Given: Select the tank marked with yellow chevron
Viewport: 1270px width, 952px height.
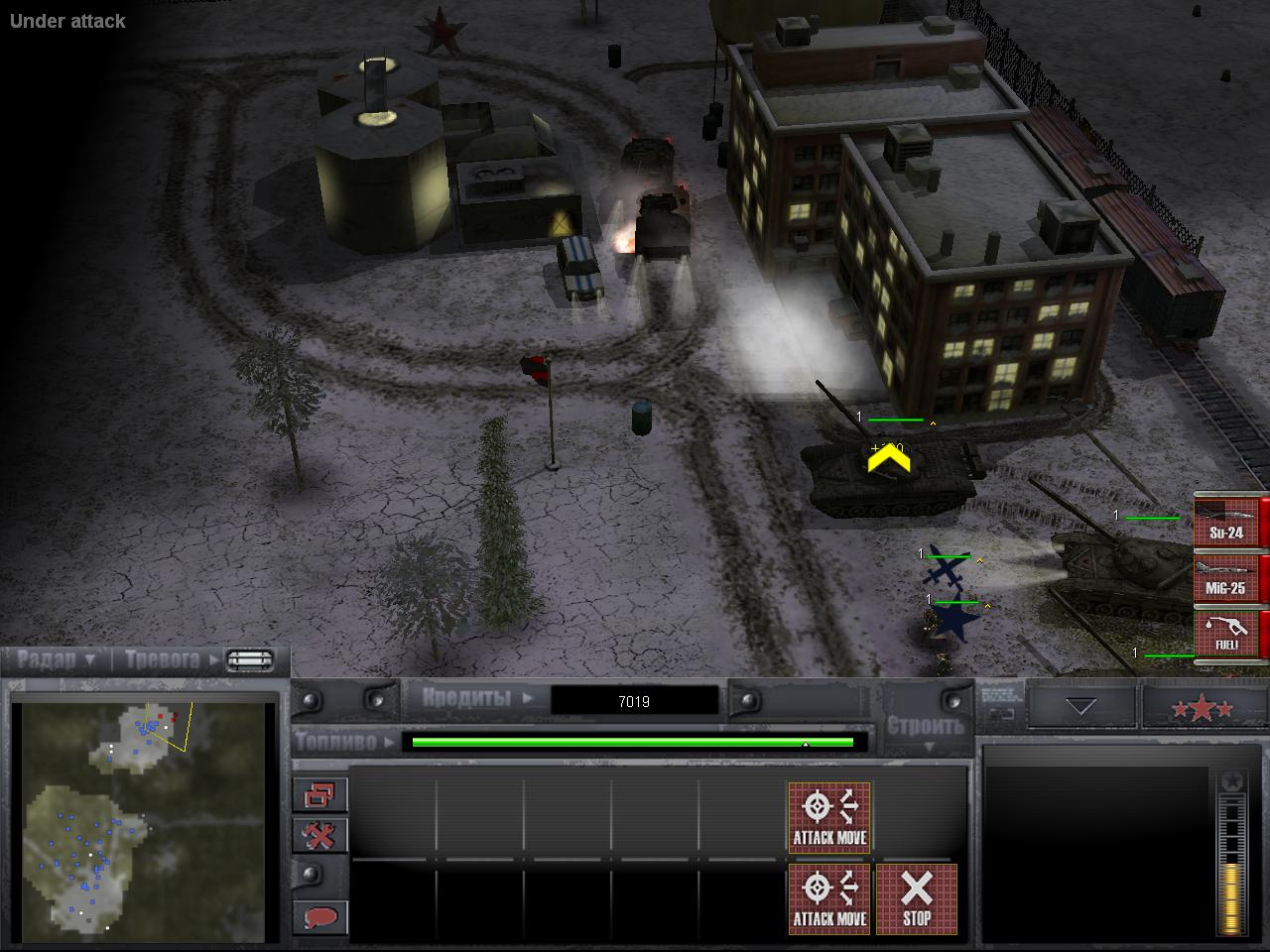Looking at the screenshot, I should 886,472.
